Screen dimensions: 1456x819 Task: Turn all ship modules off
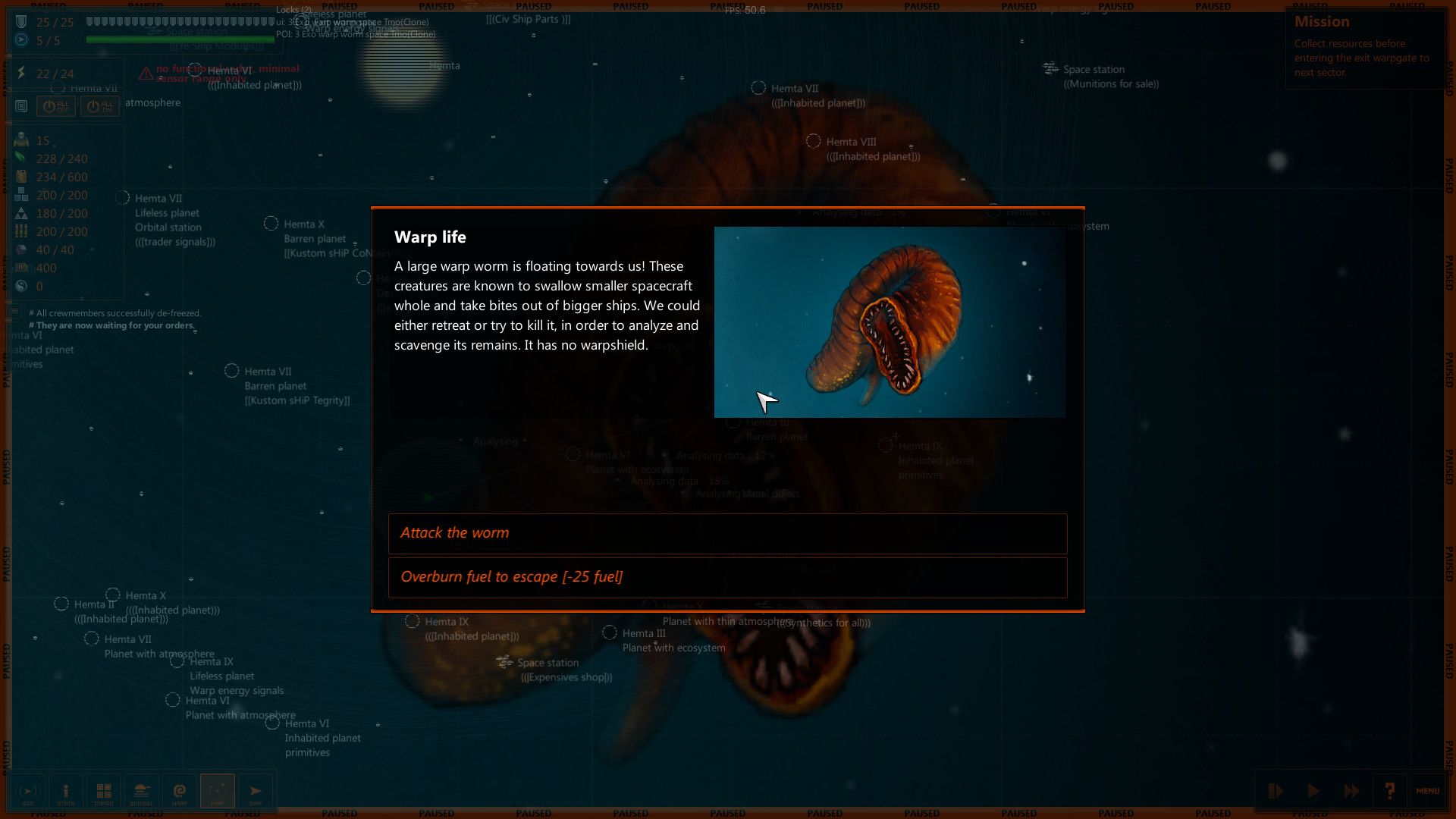click(56, 106)
